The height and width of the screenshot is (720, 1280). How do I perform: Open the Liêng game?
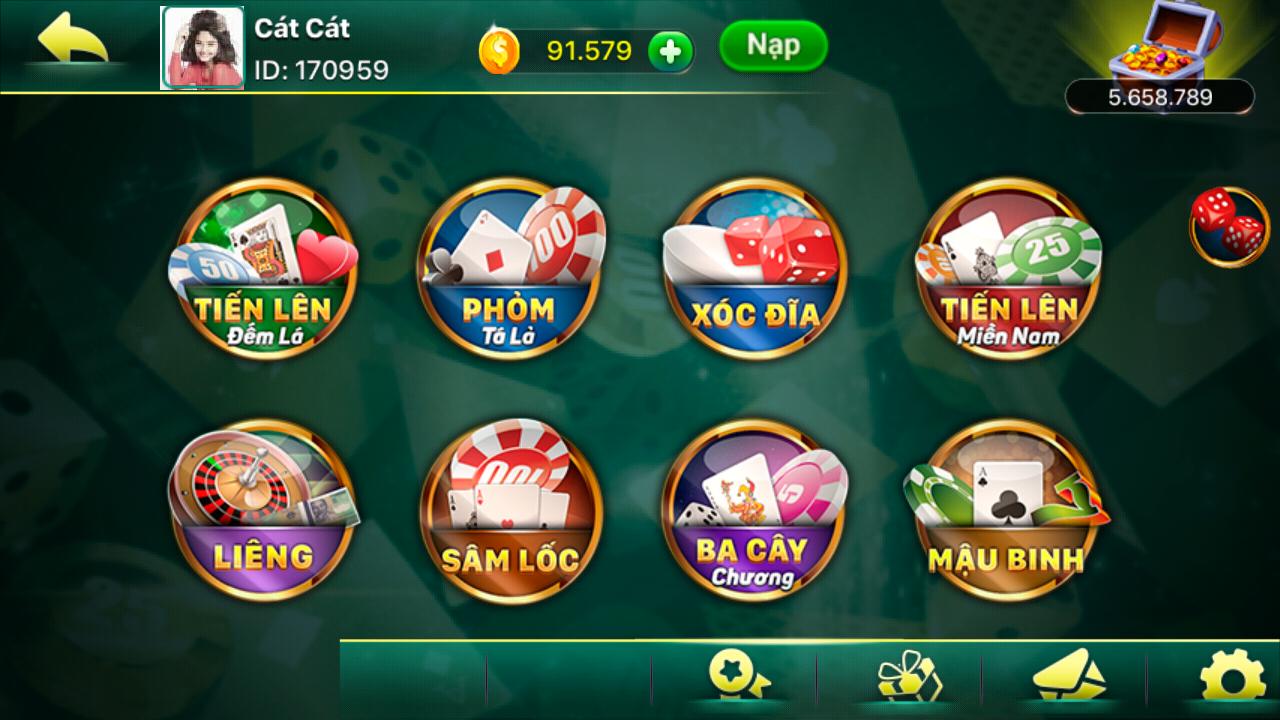pos(264,510)
